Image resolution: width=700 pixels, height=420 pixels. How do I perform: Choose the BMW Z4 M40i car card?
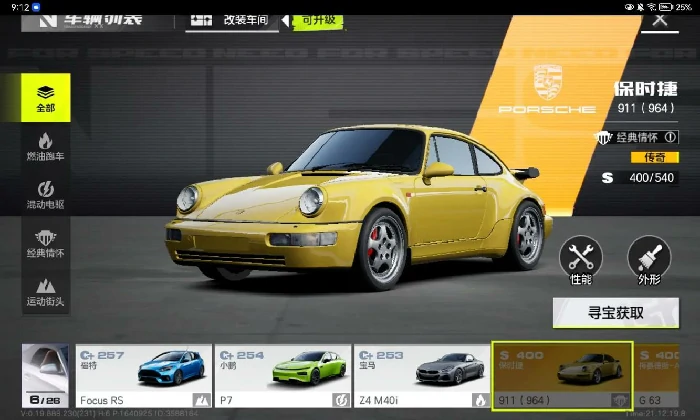[421, 376]
